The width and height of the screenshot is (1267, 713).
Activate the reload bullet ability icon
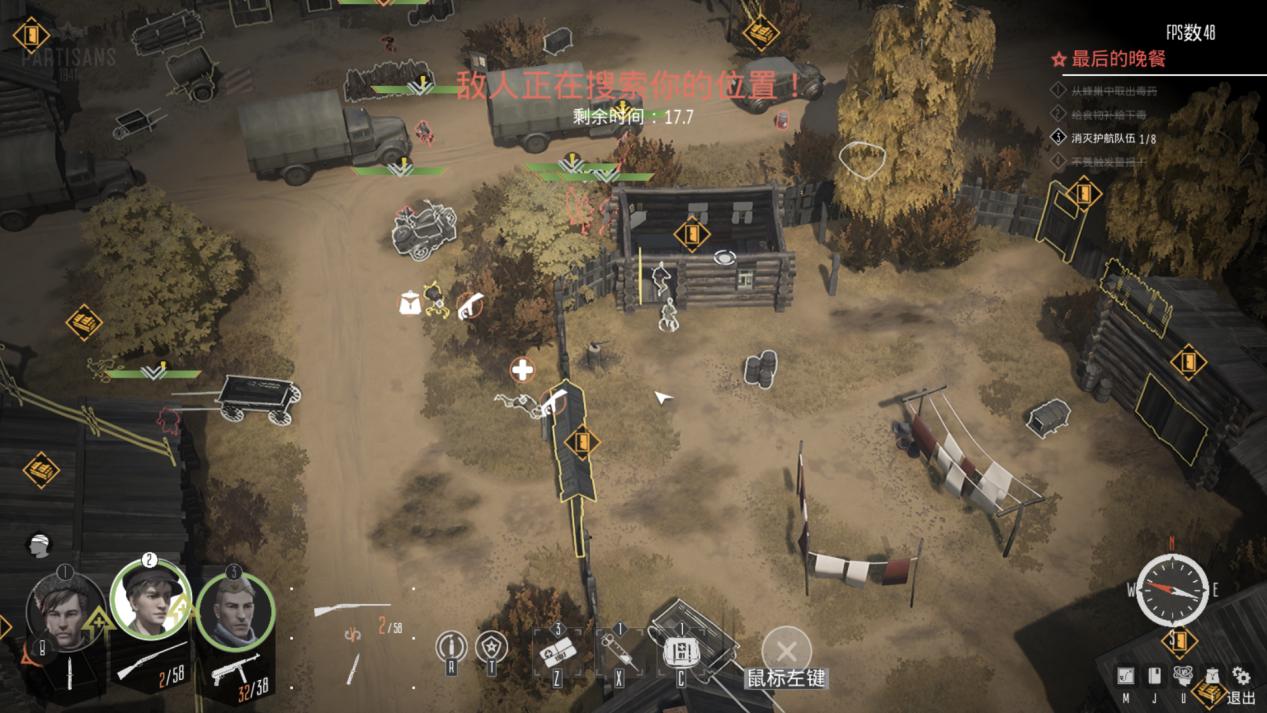click(x=451, y=648)
